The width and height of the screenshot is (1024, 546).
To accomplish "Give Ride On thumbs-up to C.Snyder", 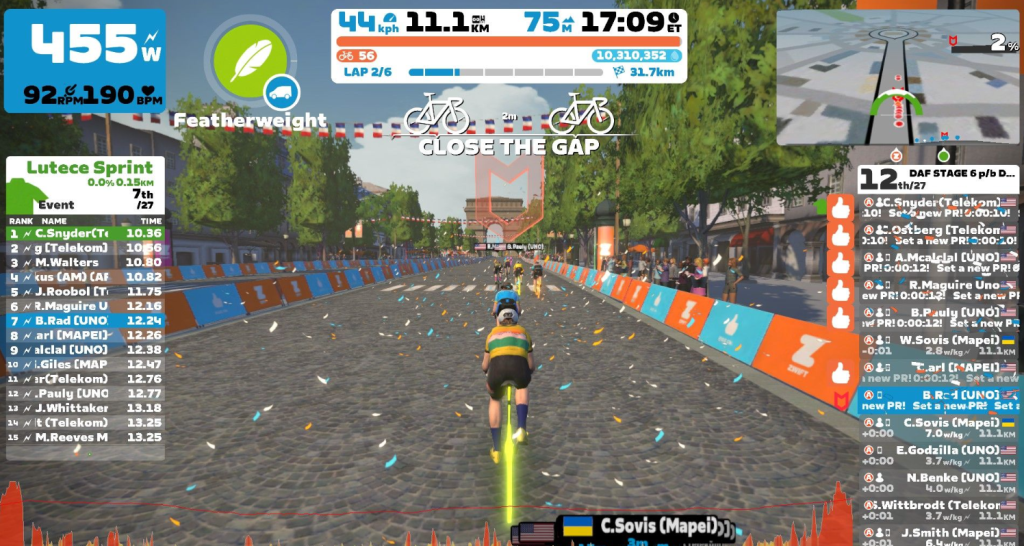I will coord(840,208).
